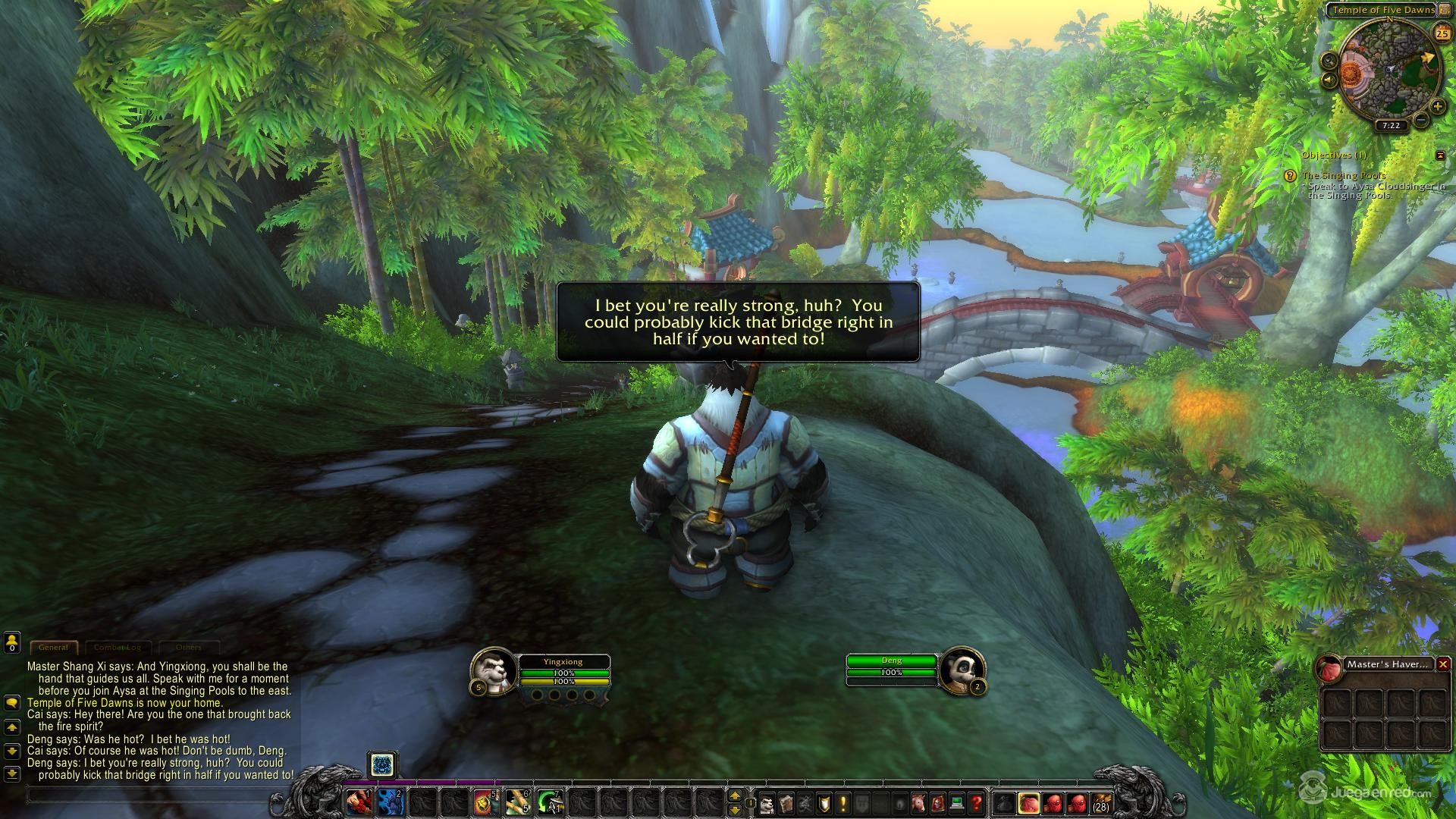Viewport: 1456px width, 819px height.
Task: Close the Master's Haversack bag window
Action: tap(1443, 664)
